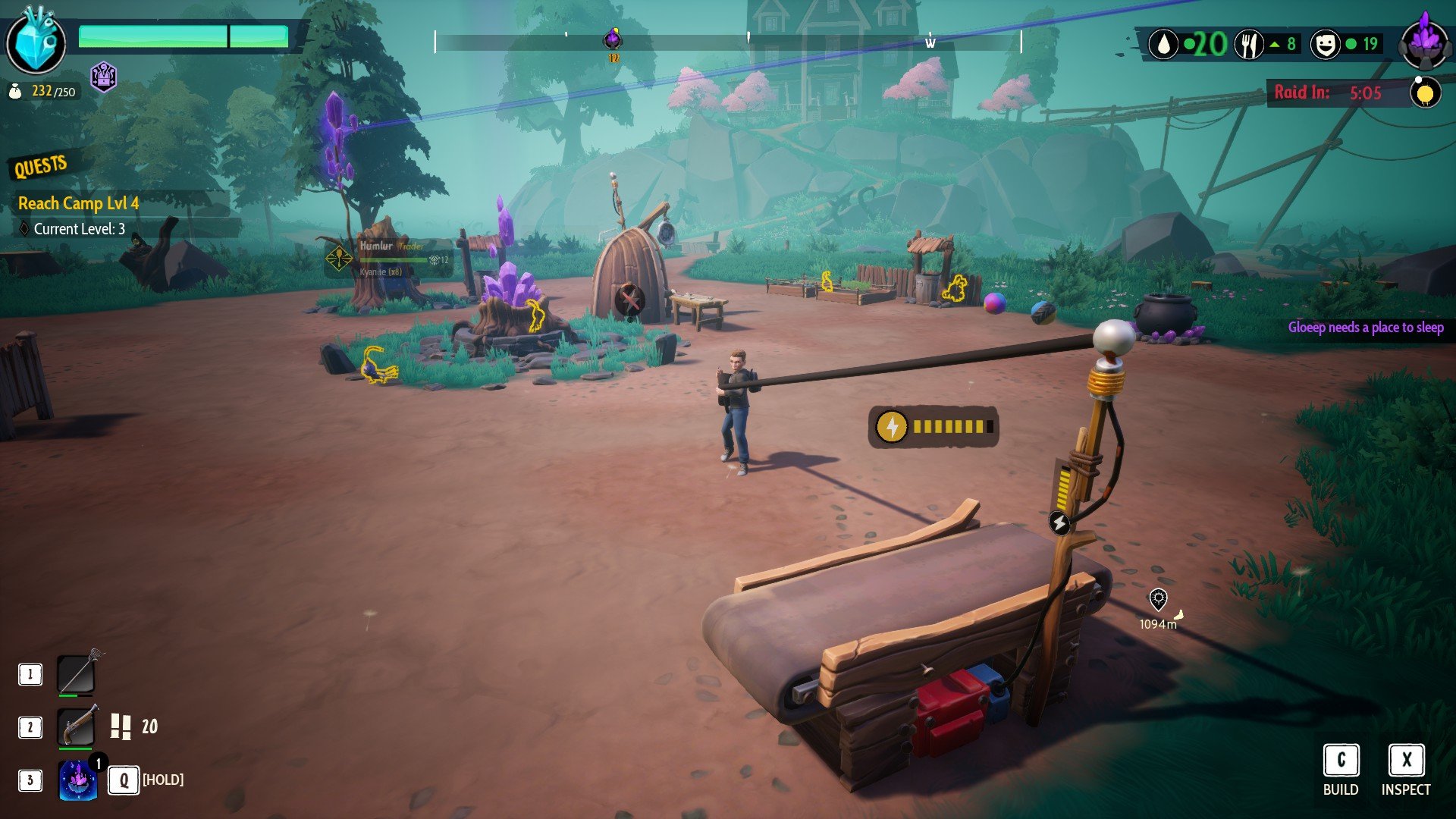Click the yellow sun day-cycle icon
The image size is (1456, 819).
tap(1425, 93)
